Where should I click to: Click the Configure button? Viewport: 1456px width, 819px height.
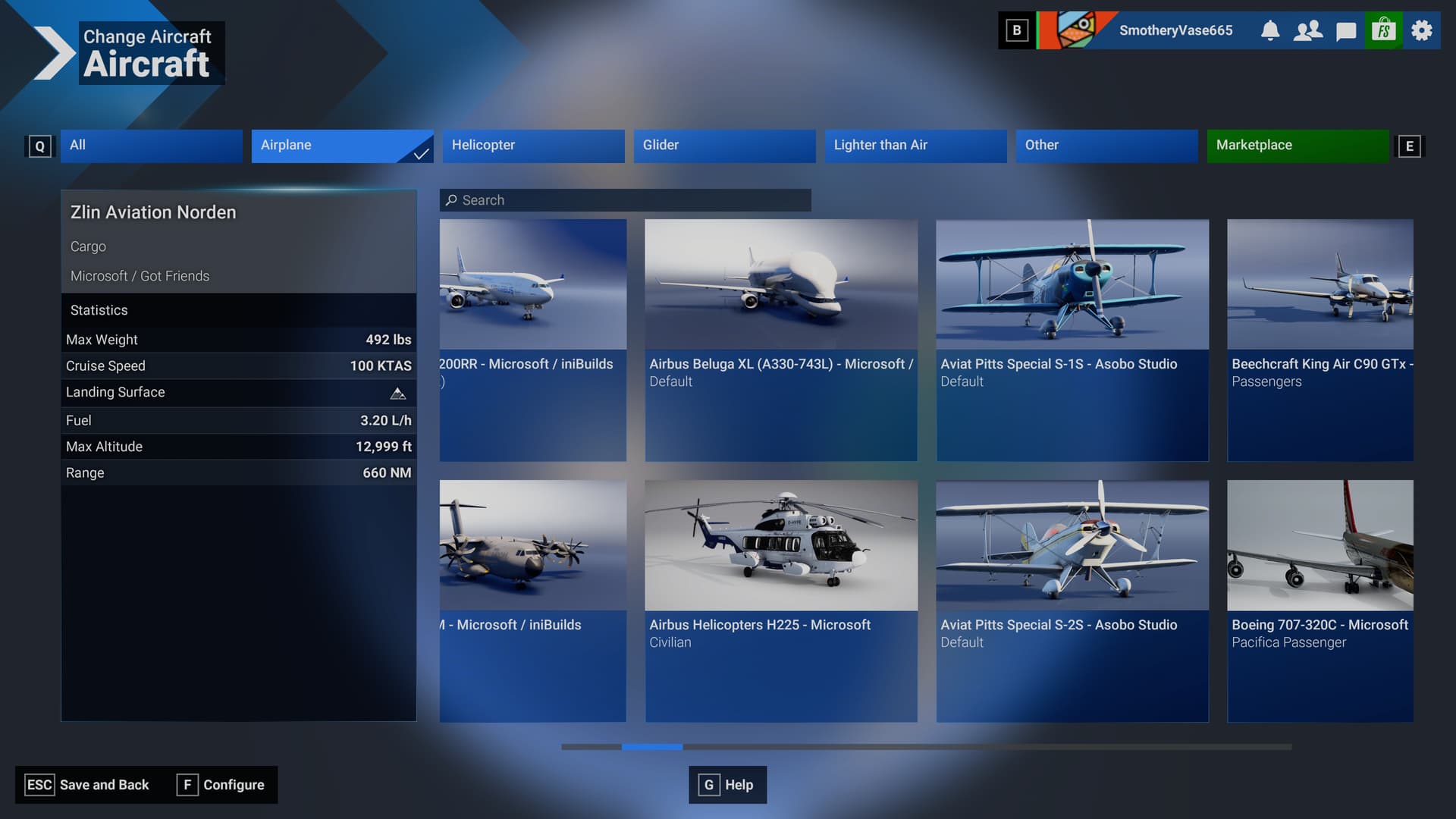pos(221,785)
